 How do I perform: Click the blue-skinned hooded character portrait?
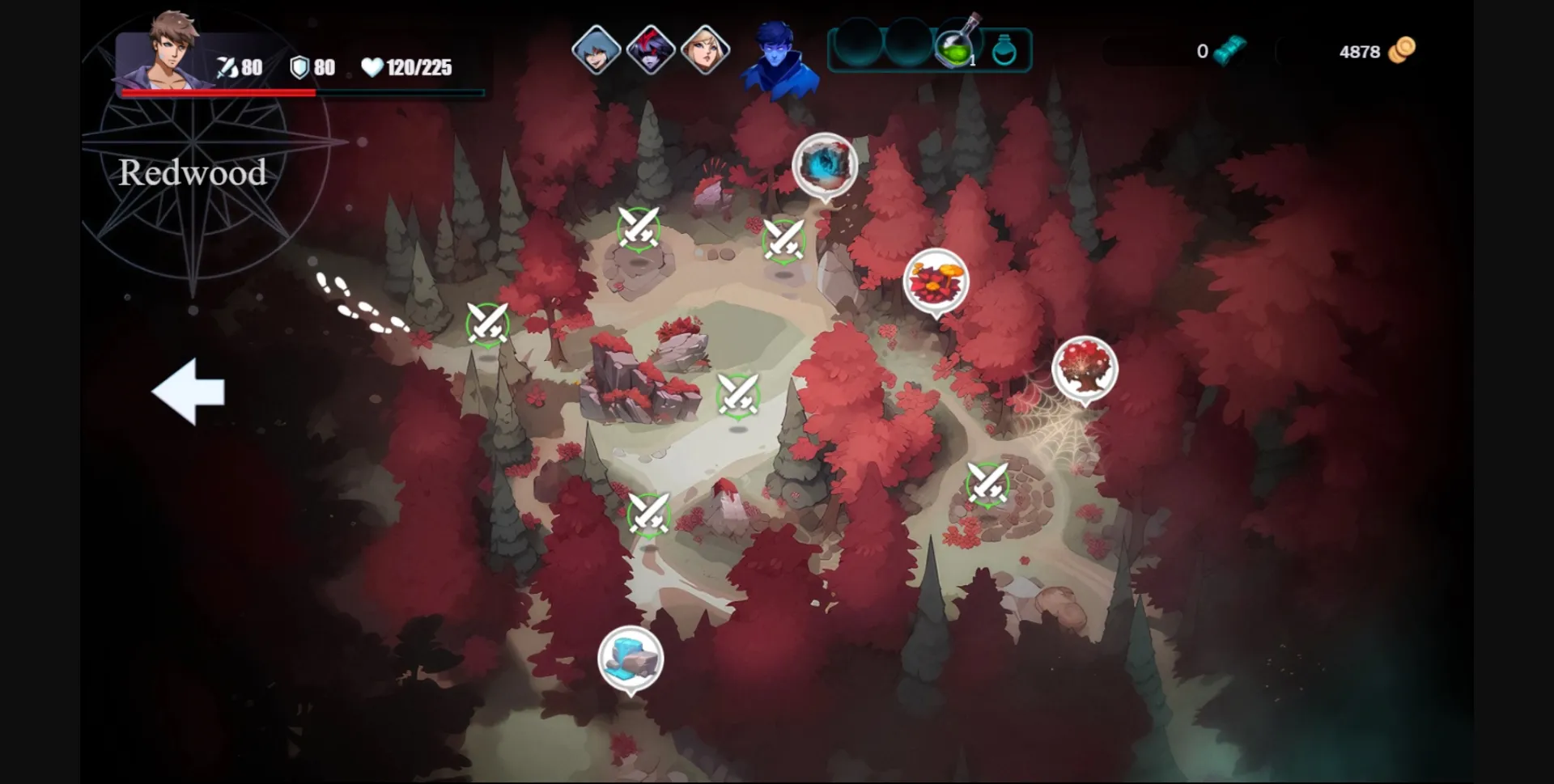pos(778,58)
